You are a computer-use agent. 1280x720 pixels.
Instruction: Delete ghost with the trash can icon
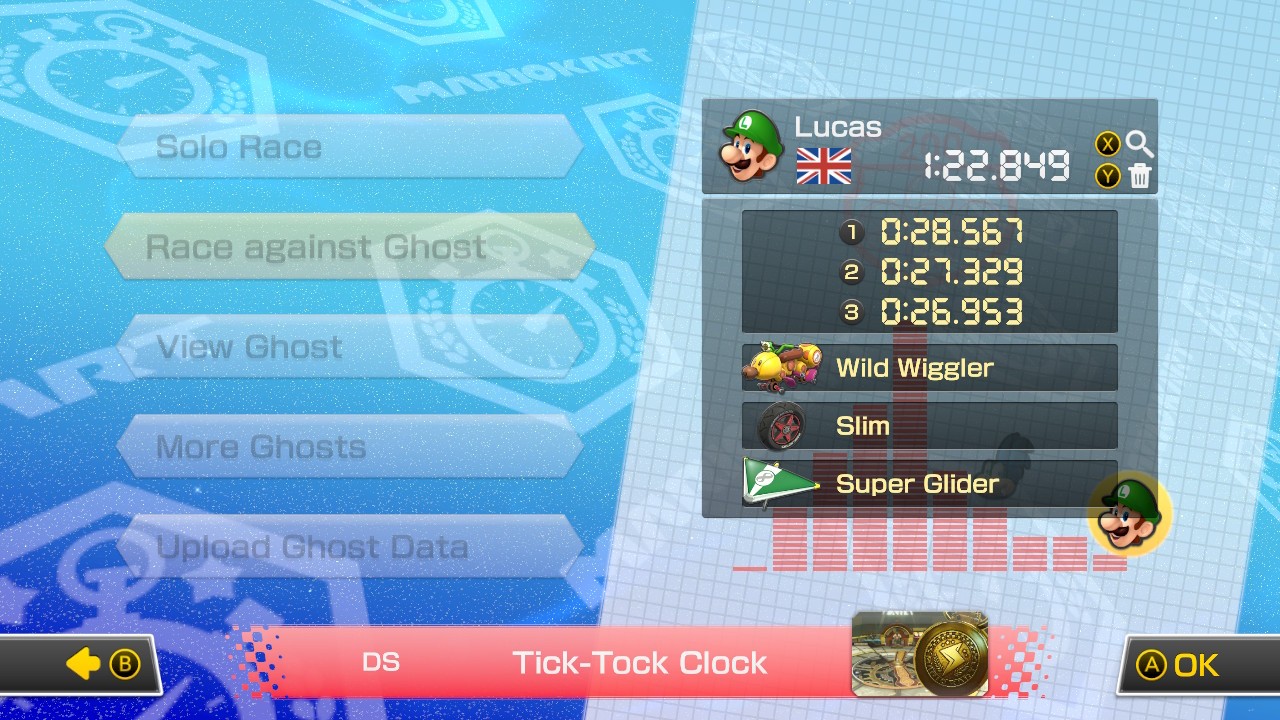click(x=1140, y=177)
